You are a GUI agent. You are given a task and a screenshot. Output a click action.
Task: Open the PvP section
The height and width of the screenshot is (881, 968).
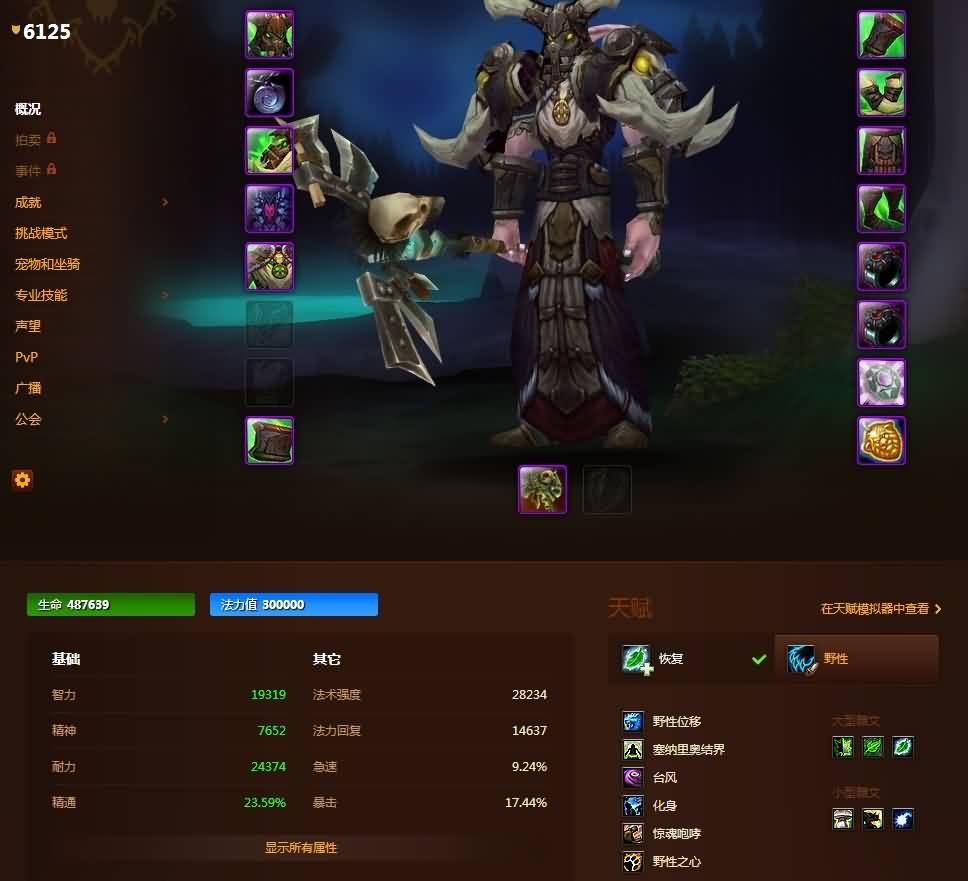[x=27, y=357]
